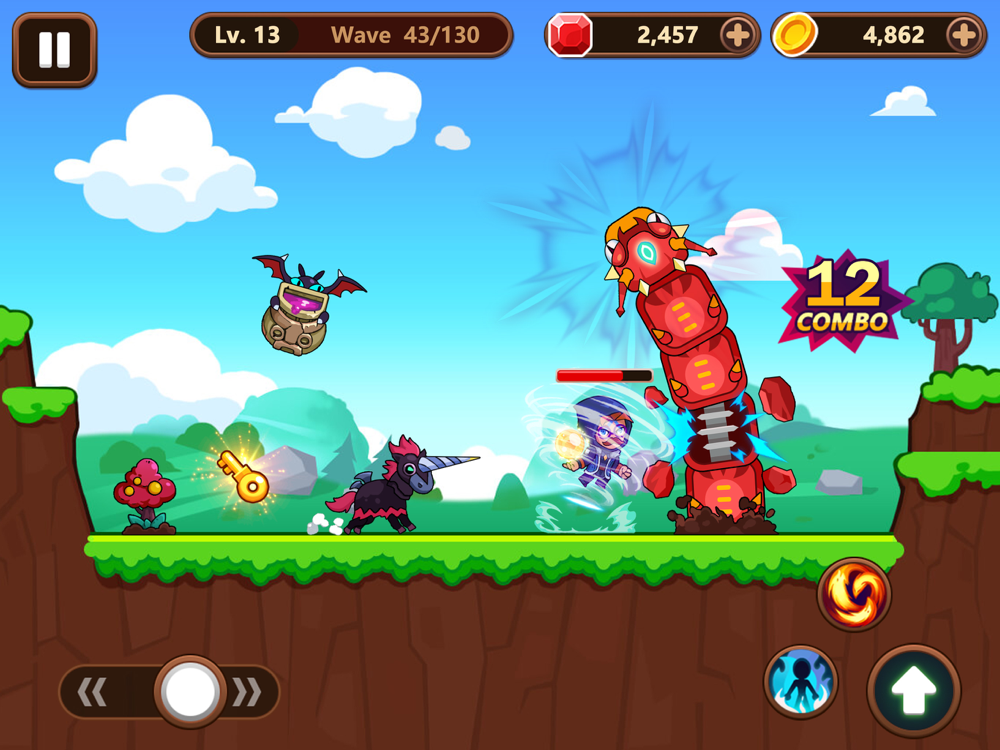Click the white movement slider knob
This screenshot has width=1000, height=750.
pos(190,691)
